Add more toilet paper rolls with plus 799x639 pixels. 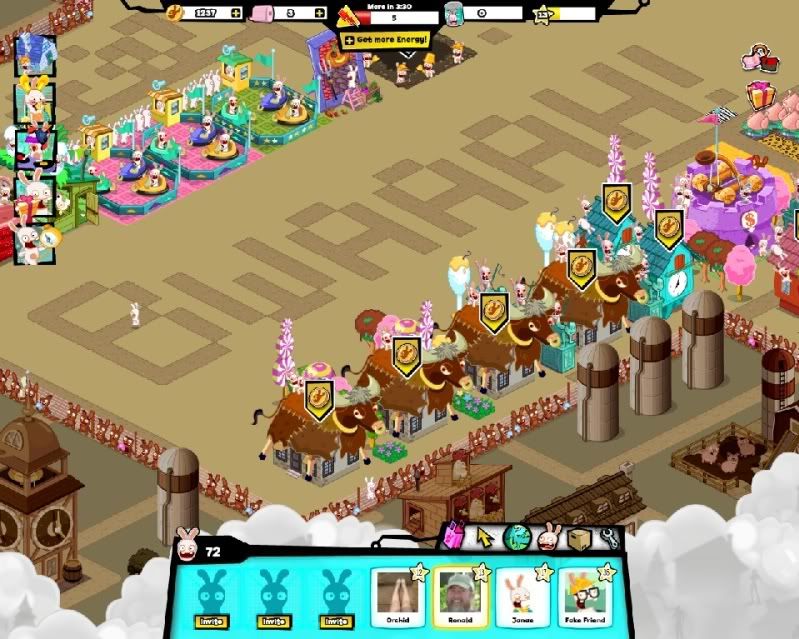pyautogui.click(x=319, y=13)
